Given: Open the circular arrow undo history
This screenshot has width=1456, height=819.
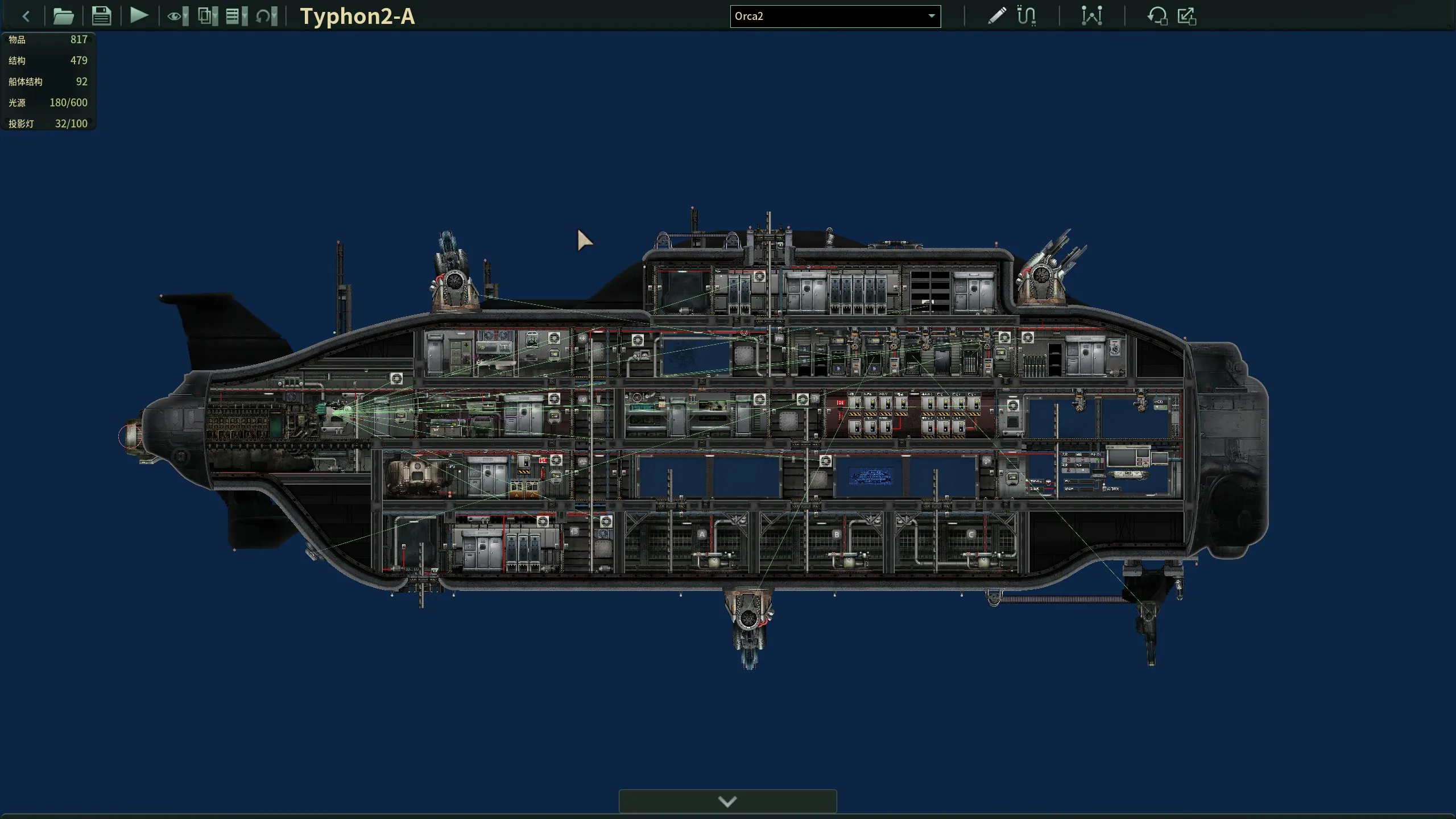Looking at the screenshot, I should [x=266, y=16].
